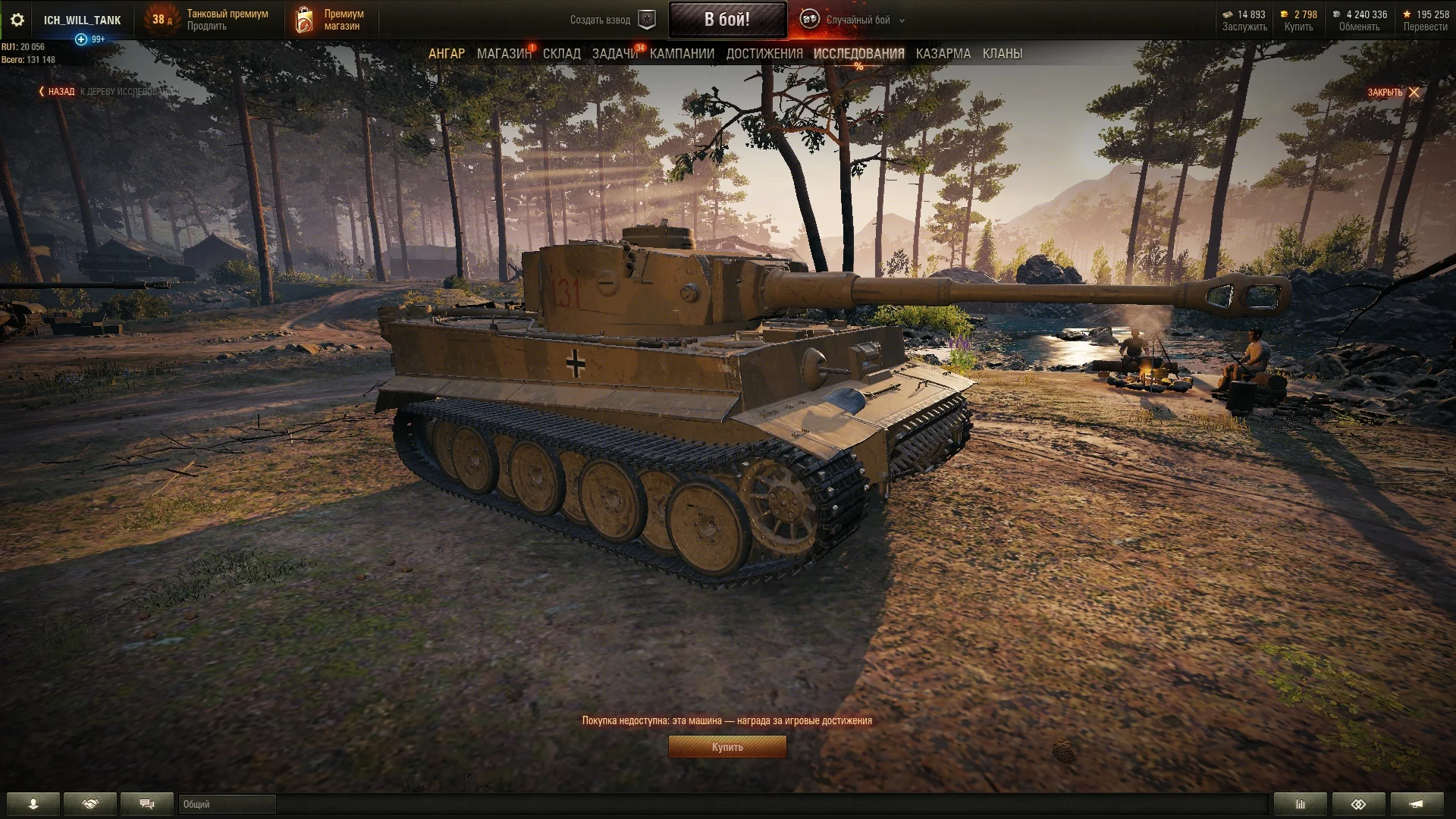
Task: Go to the КАЗАРМА tab
Action: (x=943, y=54)
